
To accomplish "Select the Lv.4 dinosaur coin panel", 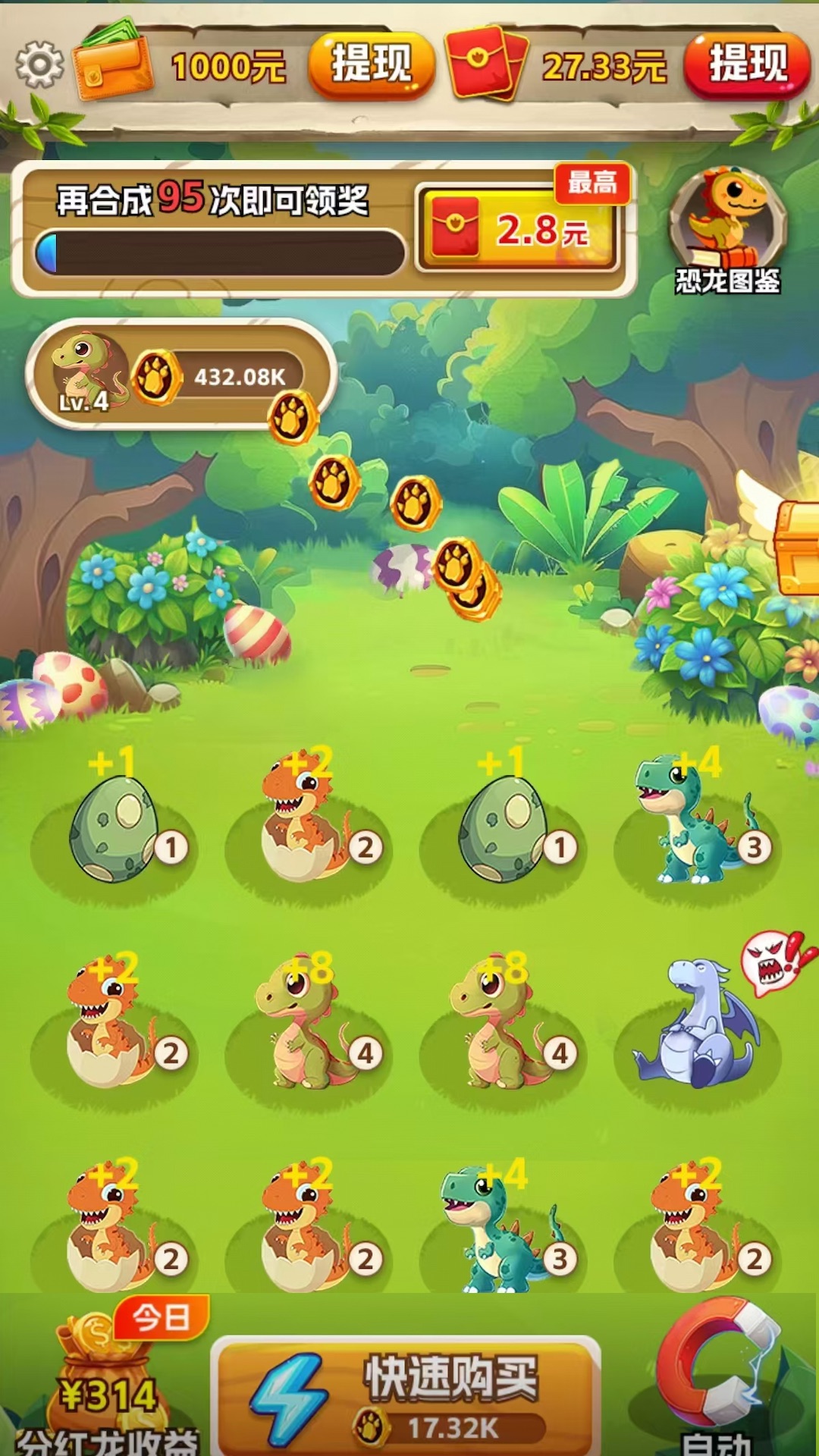I will point(180,375).
